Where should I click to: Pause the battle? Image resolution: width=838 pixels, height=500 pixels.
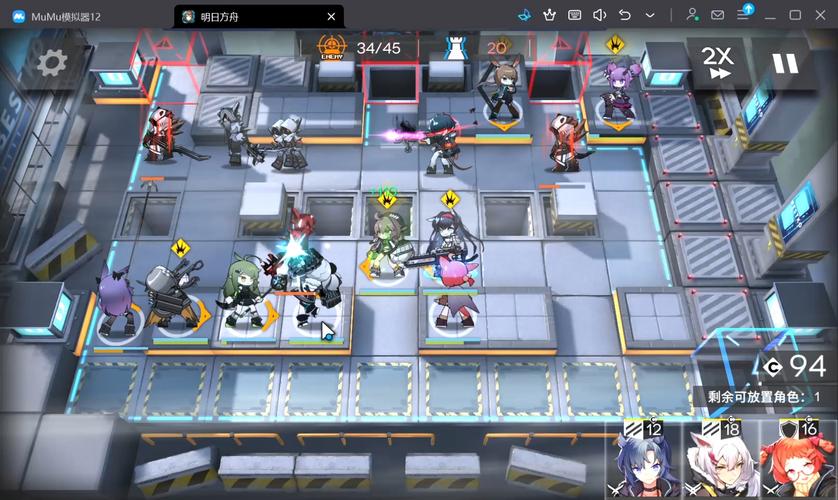coord(785,62)
